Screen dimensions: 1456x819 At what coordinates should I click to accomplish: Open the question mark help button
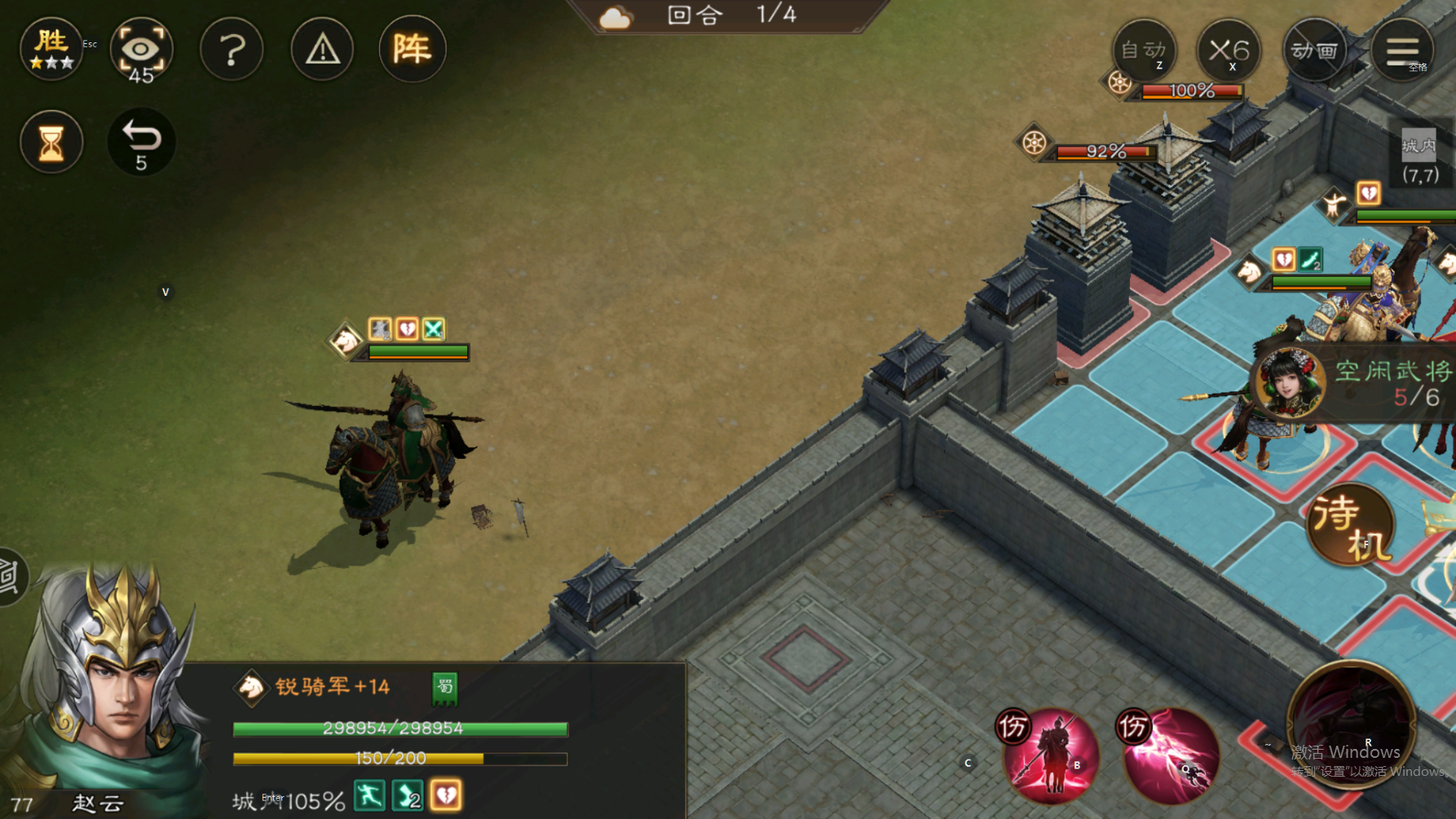coord(232,50)
